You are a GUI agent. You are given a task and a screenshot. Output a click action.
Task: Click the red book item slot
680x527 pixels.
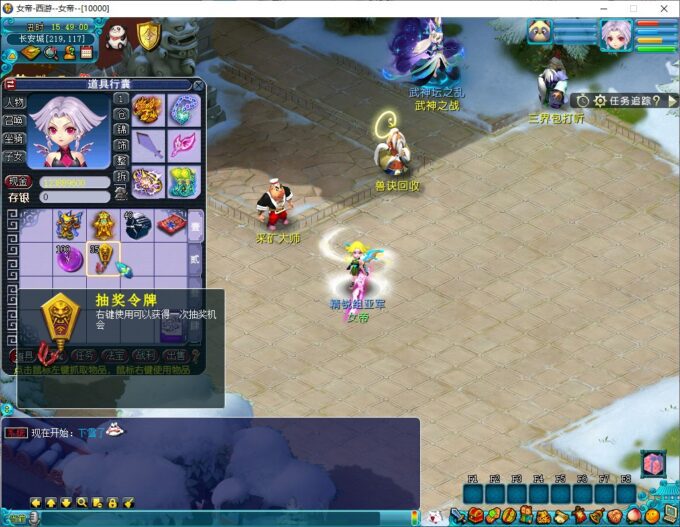pyautogui.click(x=170, y=224)
